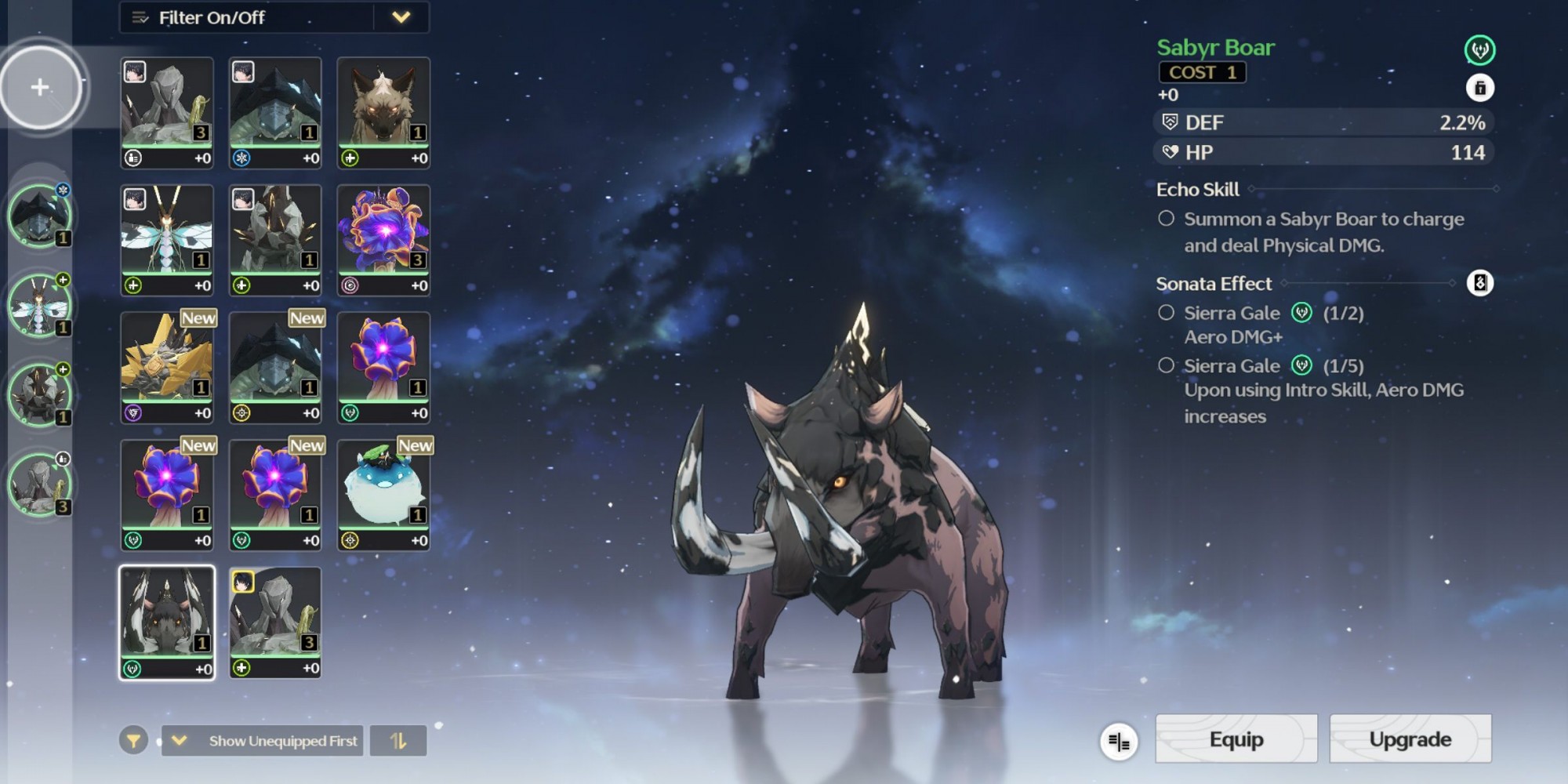Select the Sabyr Boar echo tile
This screenshot has height=784, width=1568.
(x=167, y=622)
